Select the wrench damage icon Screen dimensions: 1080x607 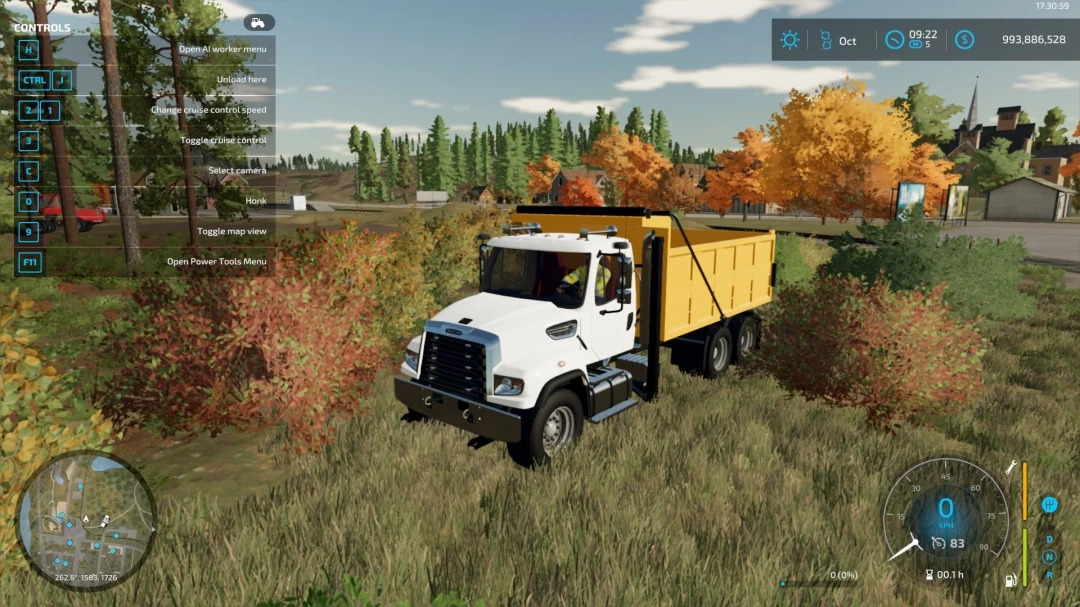tap(1011, 466)
